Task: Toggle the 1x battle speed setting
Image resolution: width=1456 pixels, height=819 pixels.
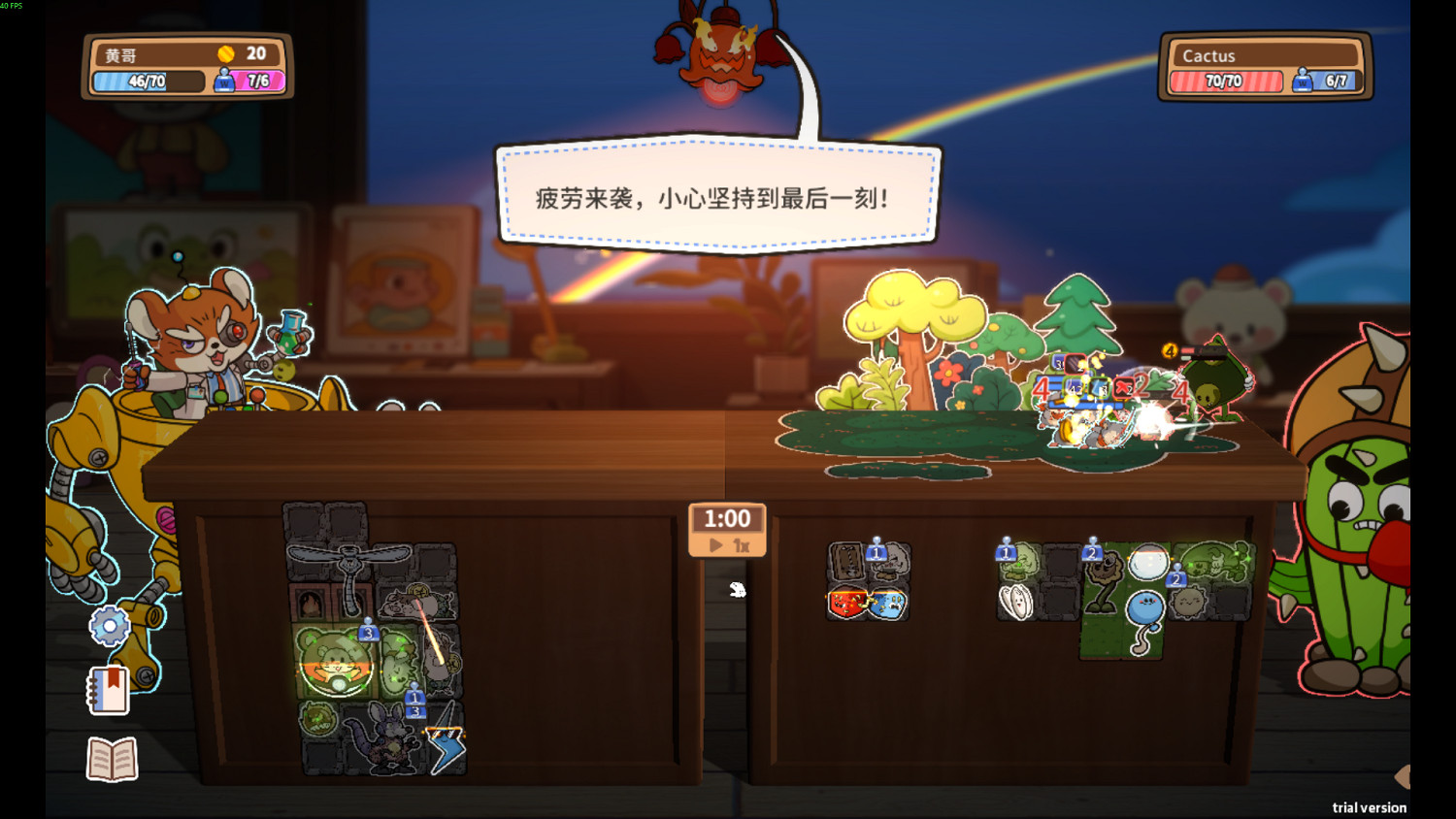Action: [743, 545]
